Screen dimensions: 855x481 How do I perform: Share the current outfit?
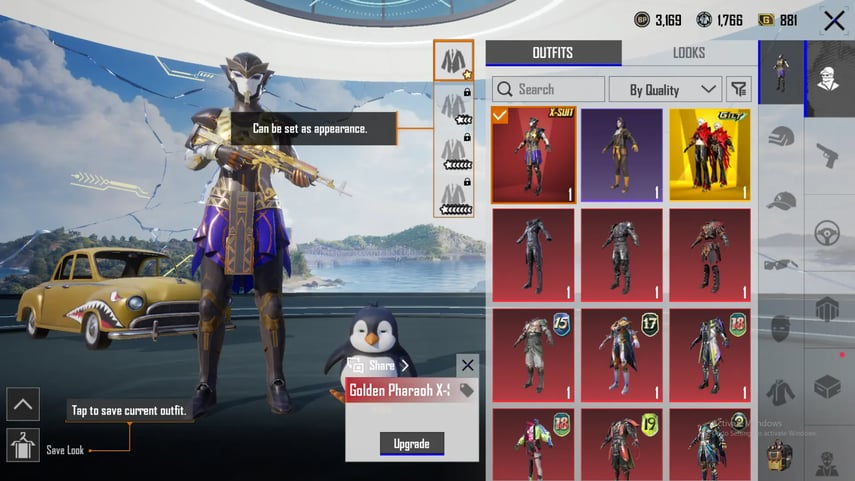click(x=380, y=365)
